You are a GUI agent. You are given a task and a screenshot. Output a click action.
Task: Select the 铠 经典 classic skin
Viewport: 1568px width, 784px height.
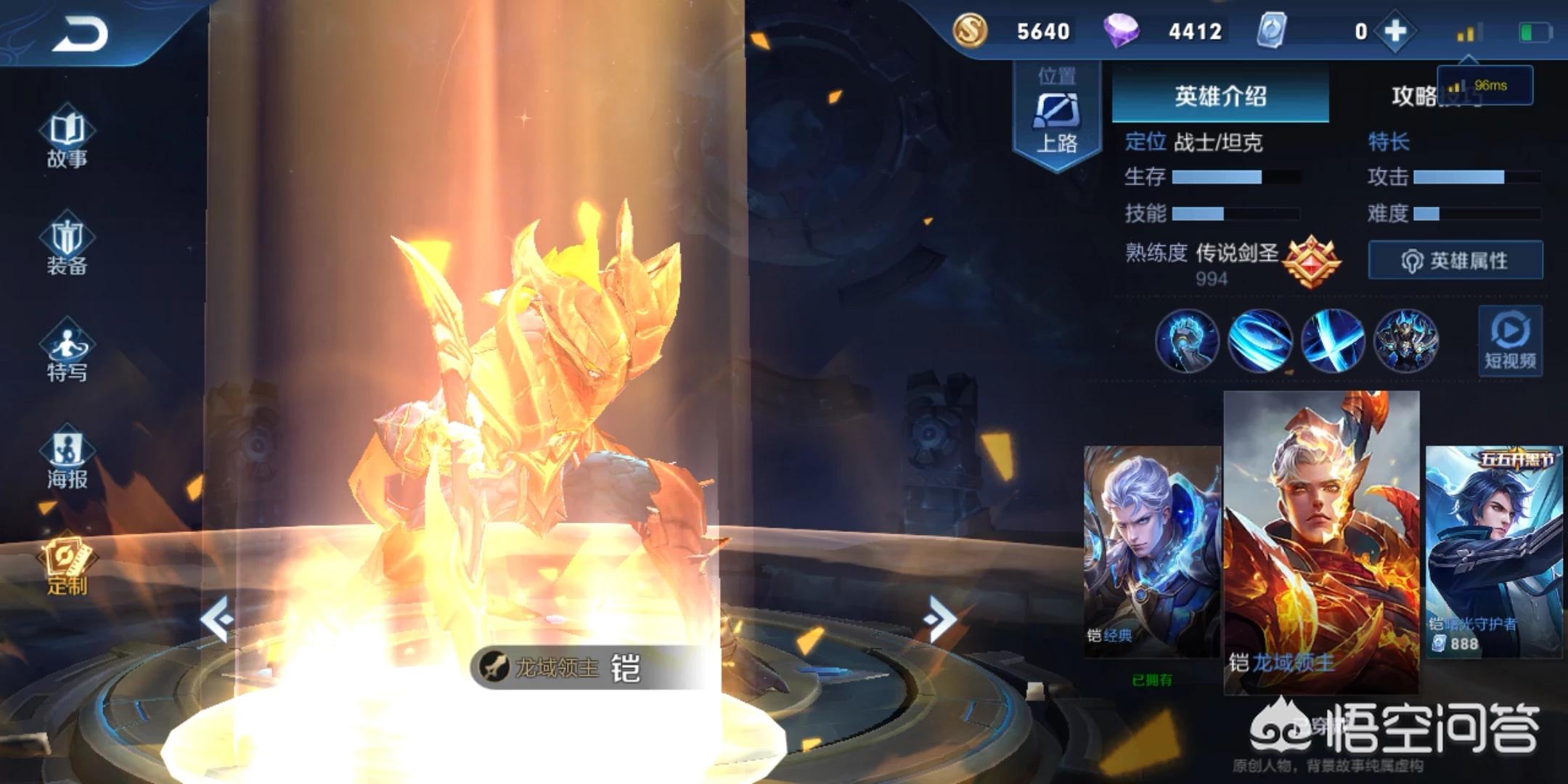(x=1151, y=552)
